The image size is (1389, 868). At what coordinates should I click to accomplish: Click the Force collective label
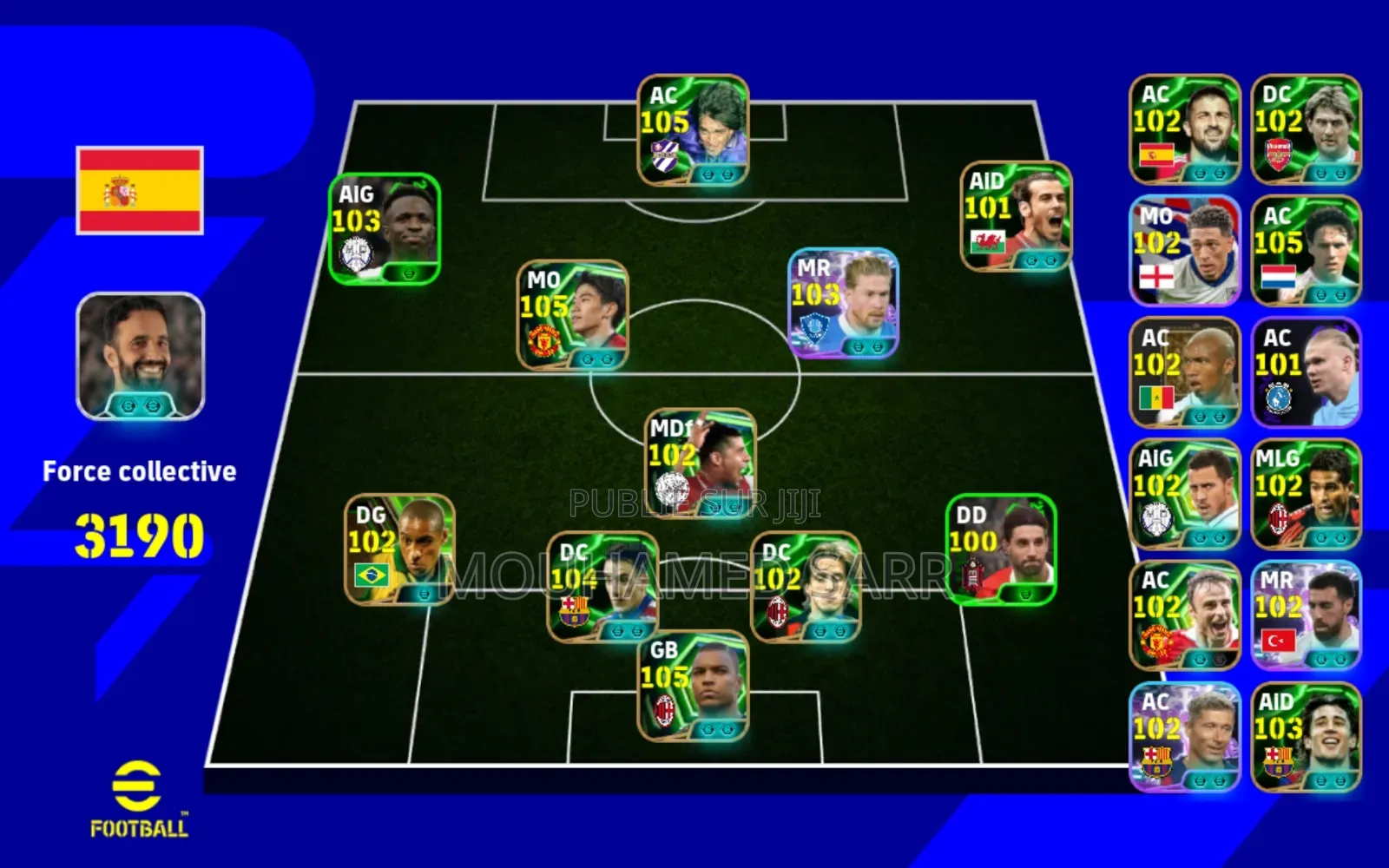(140, 471)
